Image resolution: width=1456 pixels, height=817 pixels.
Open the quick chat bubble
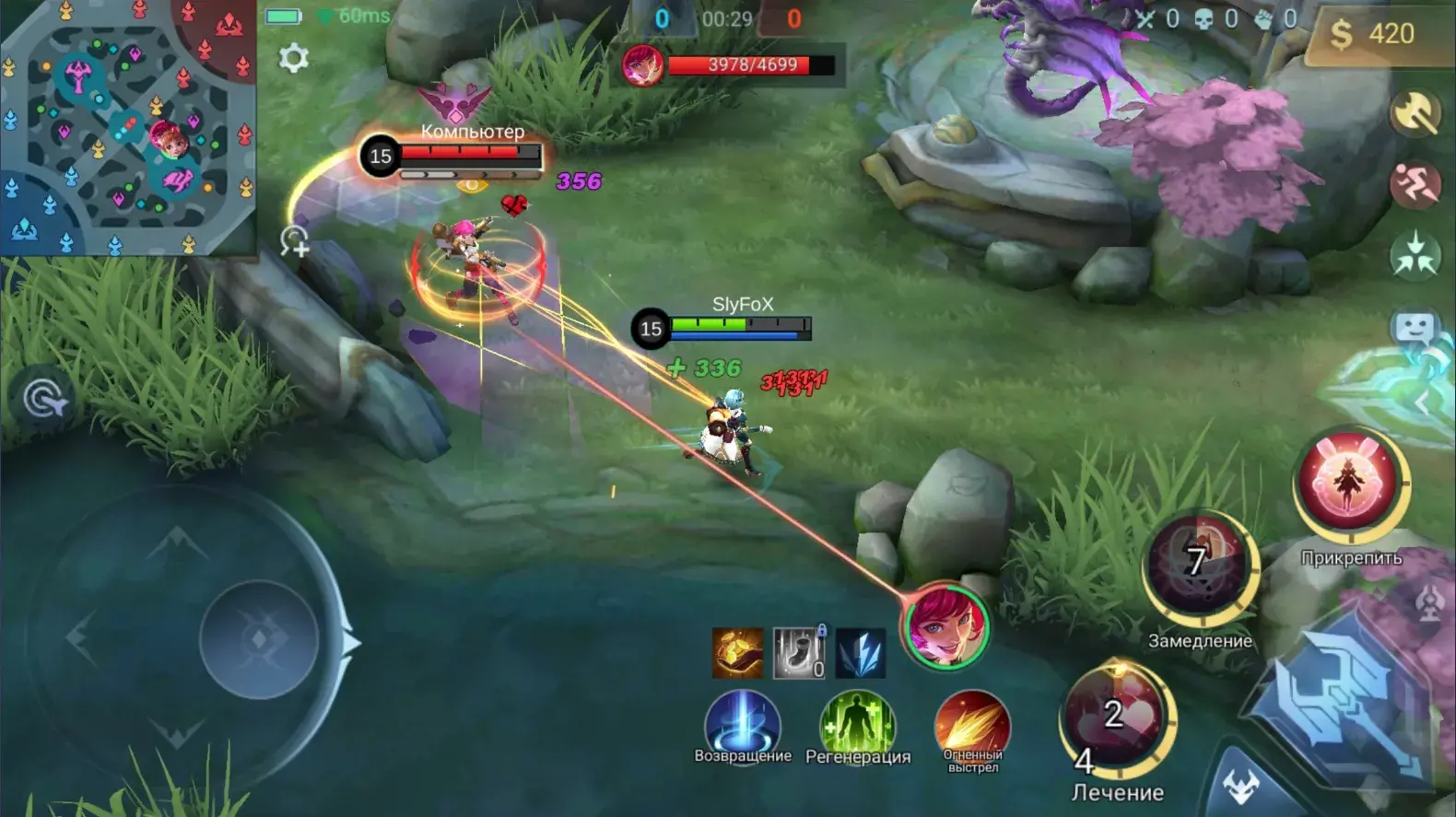(1415, 329)
